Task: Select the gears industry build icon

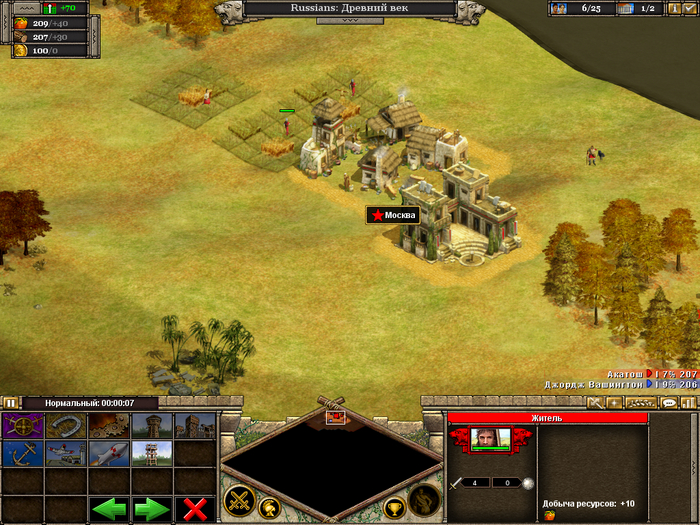Action: (109, 425)
